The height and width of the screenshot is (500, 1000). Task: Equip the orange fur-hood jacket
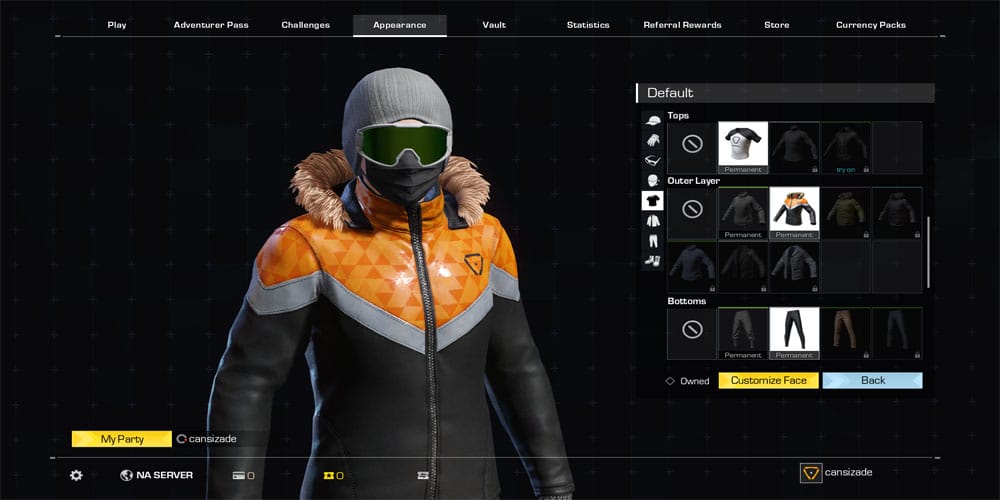[x=794, y=211]
